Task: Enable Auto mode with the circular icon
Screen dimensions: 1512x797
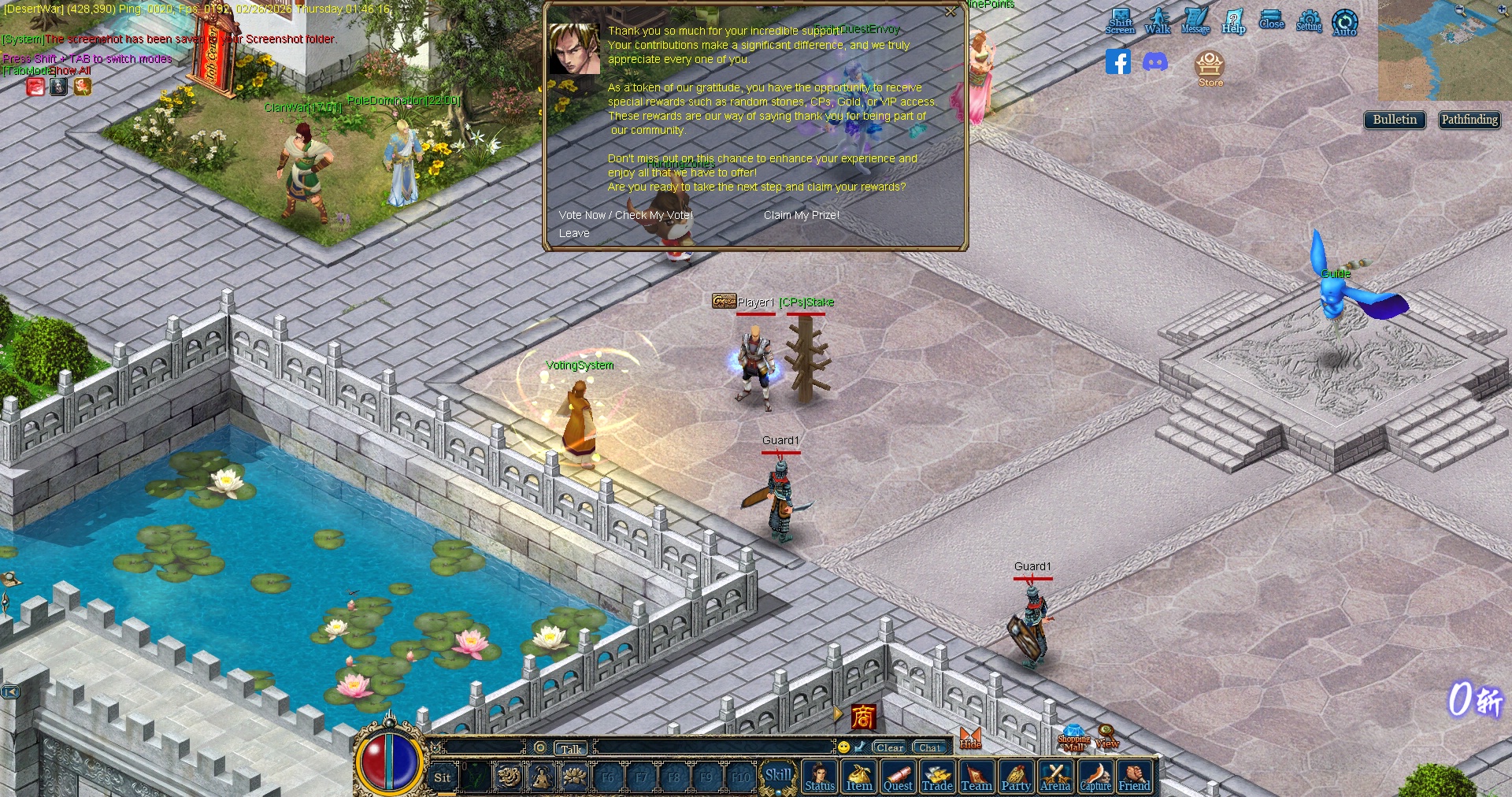Action: pos(1344,22)
